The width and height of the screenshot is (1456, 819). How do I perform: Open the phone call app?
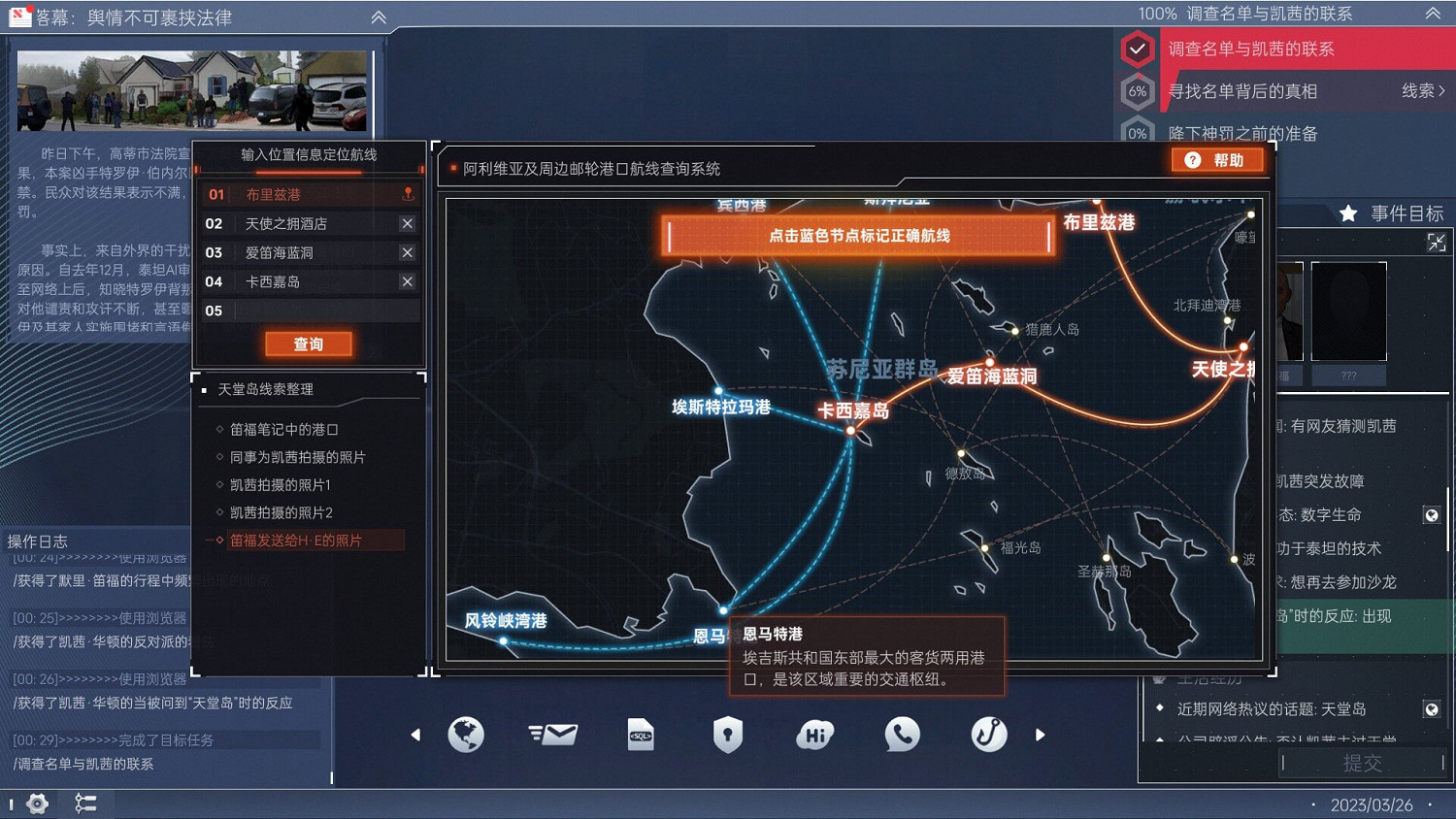click(x=902, y=735)
